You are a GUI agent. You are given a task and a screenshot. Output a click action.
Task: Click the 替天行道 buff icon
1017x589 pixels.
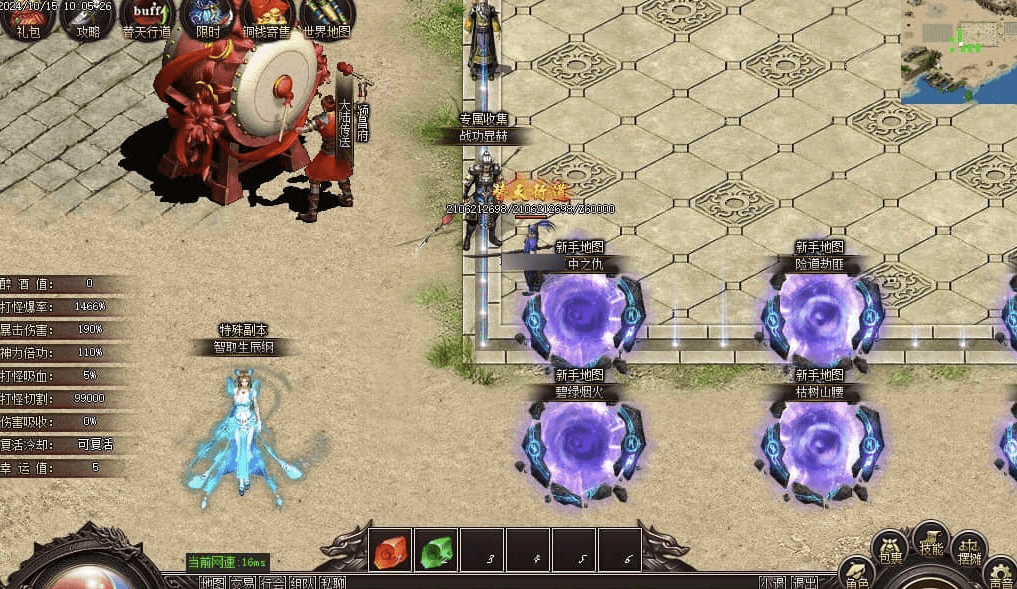[147, 17]
